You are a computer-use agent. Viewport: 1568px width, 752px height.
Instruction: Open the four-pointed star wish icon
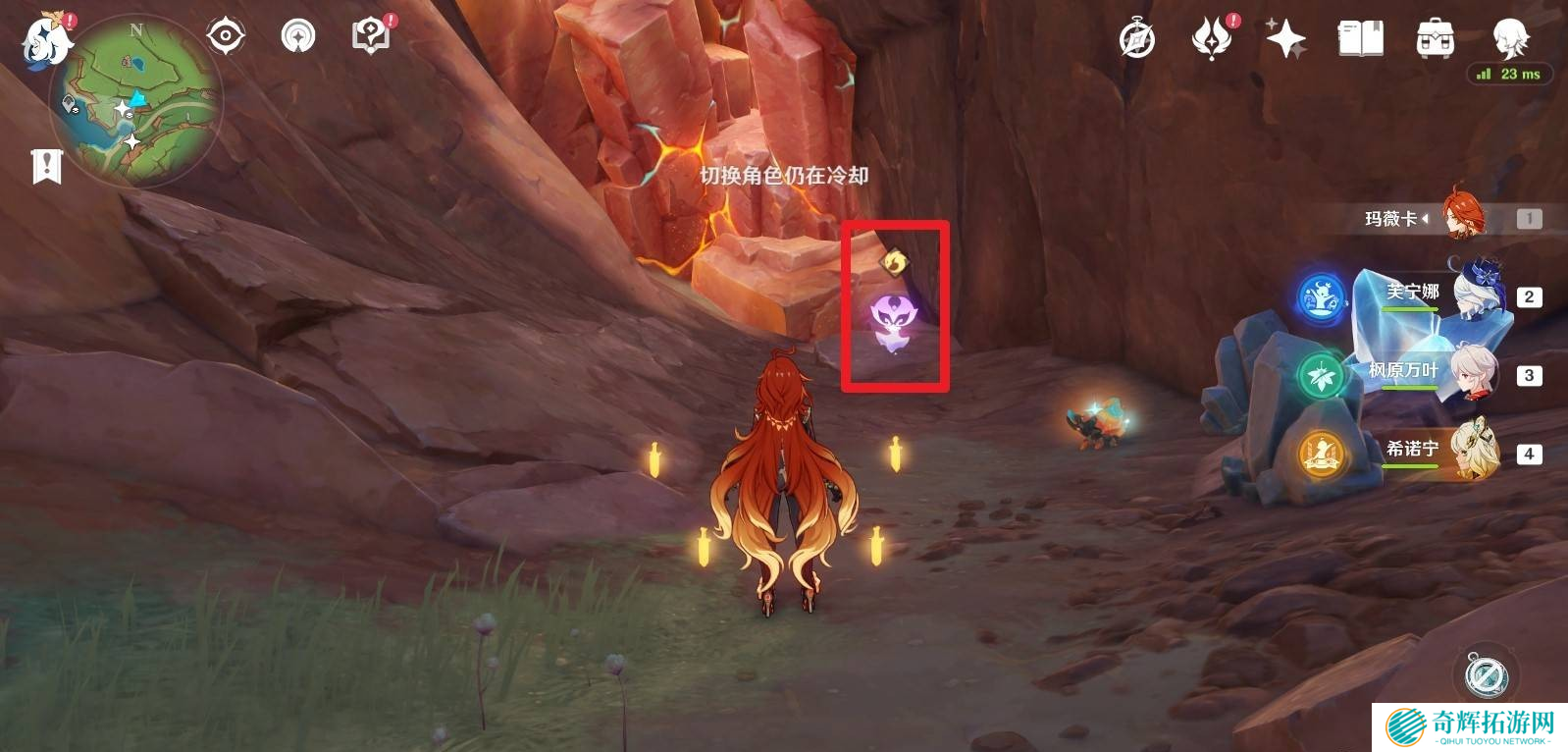[x=1285, y=39]
